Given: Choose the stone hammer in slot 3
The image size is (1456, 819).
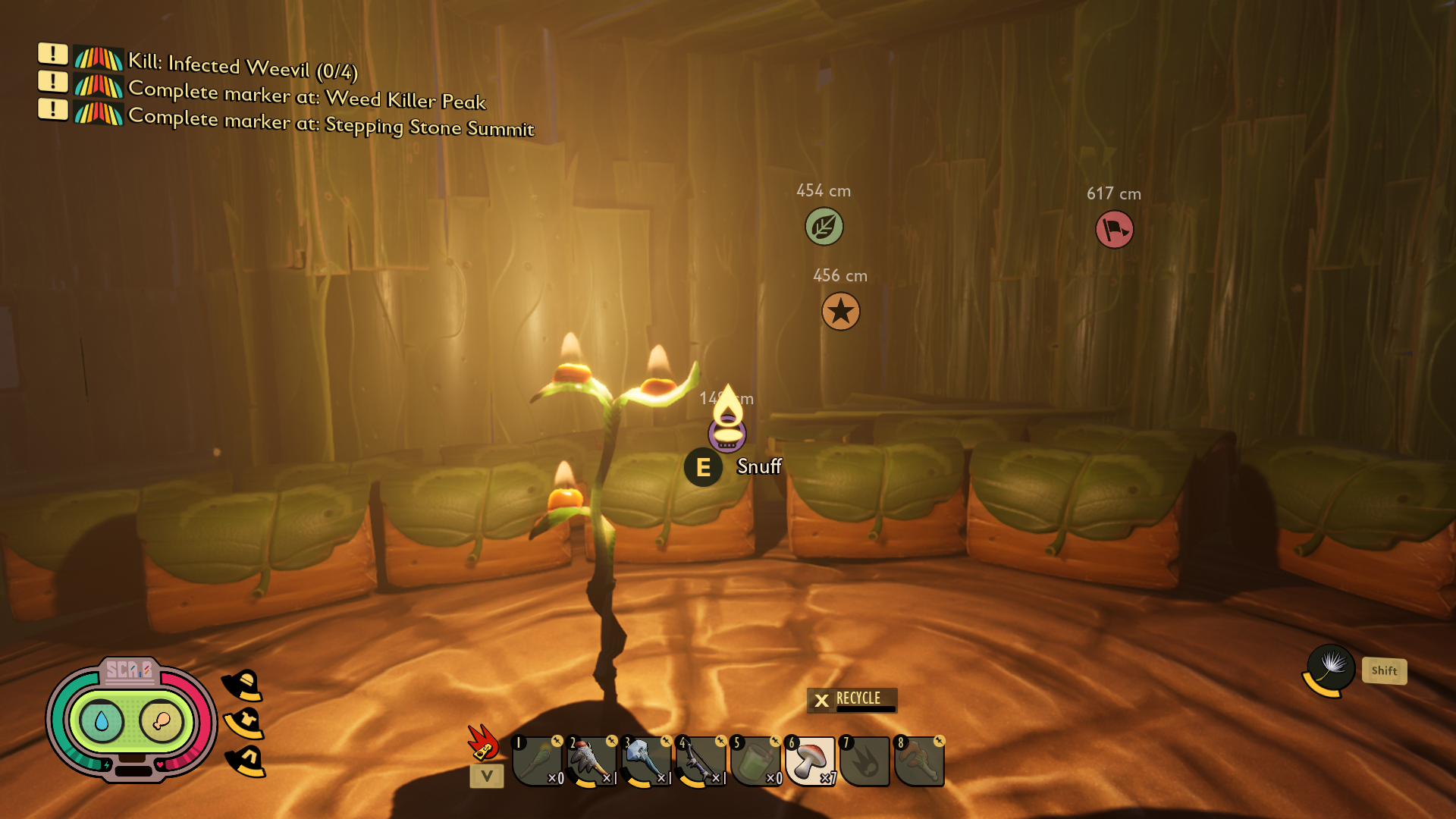Looking at the screenshot, I should tap(647, 761).
